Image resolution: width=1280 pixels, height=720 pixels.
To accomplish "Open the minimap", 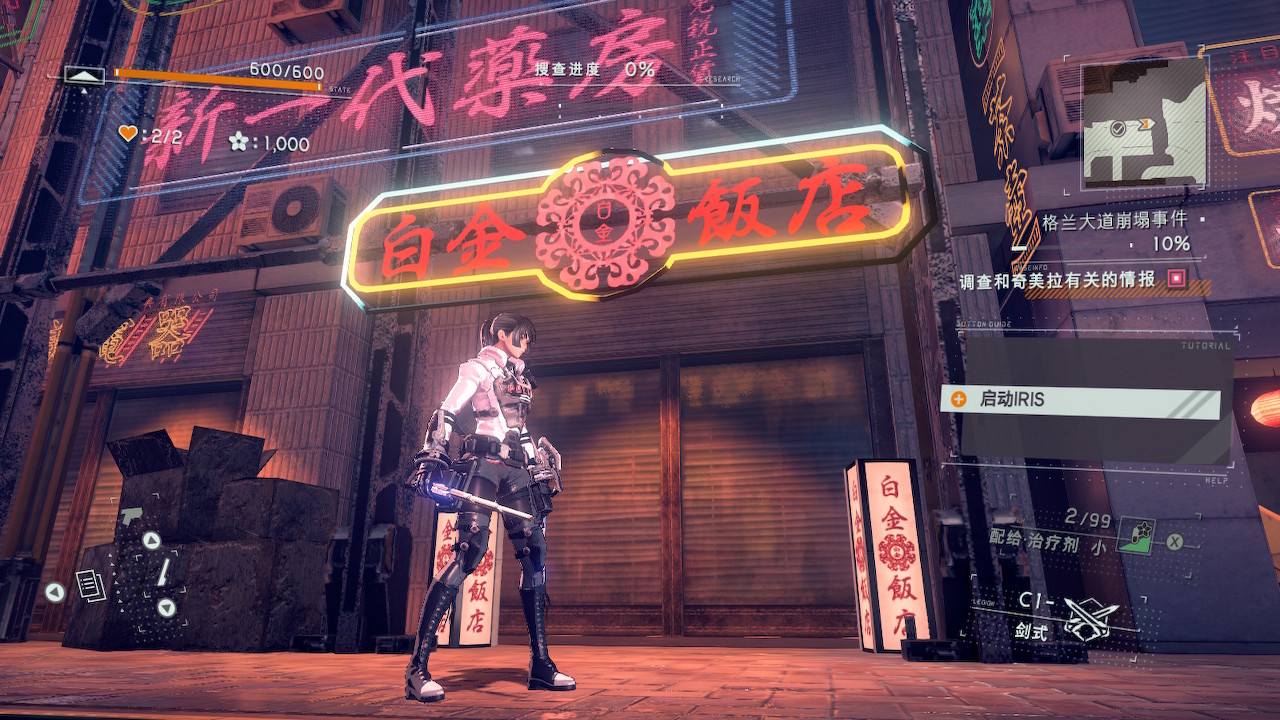I will [x=1144, y=122].
